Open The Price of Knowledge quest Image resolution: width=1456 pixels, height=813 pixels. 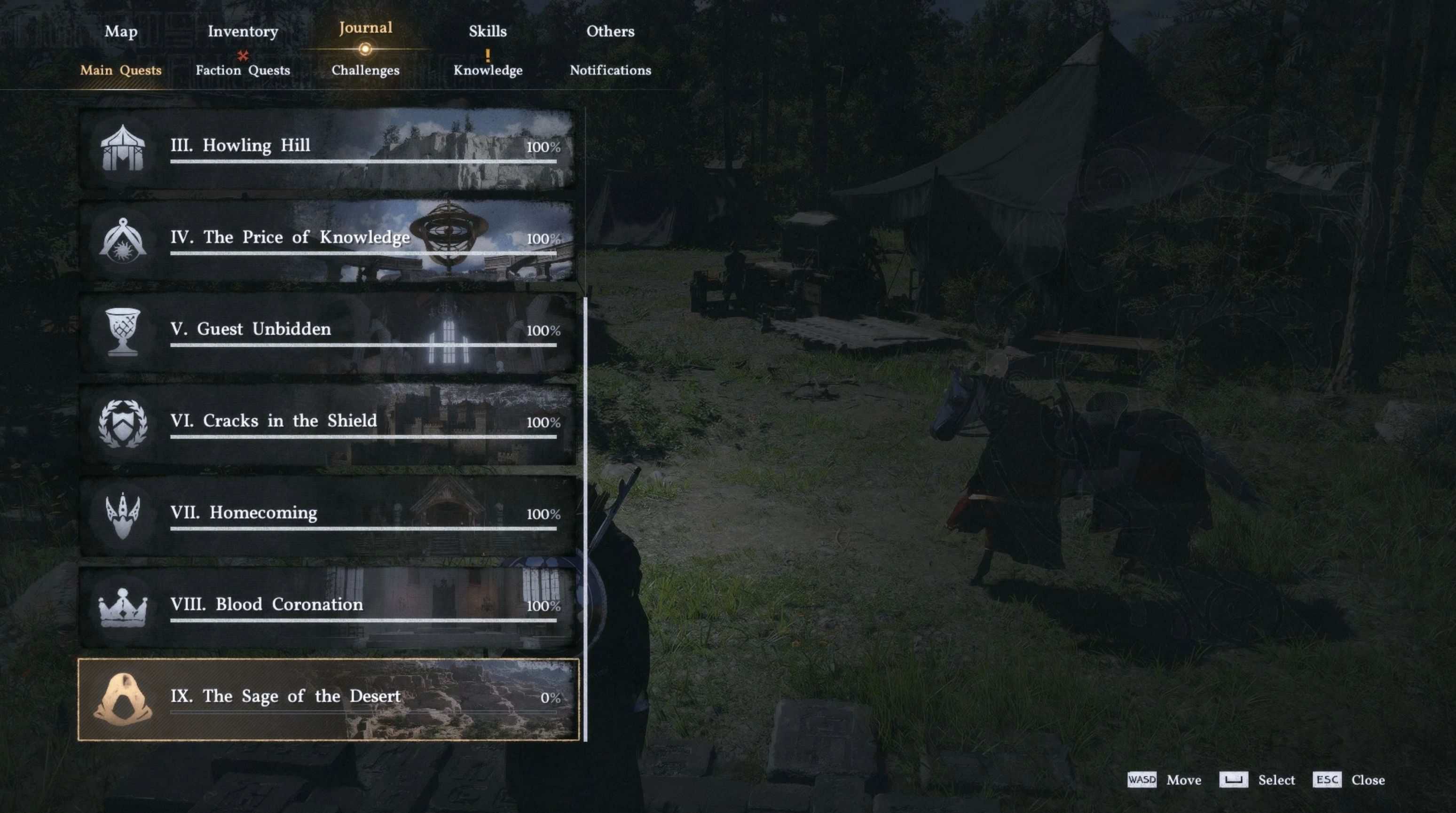coord(328,240)
